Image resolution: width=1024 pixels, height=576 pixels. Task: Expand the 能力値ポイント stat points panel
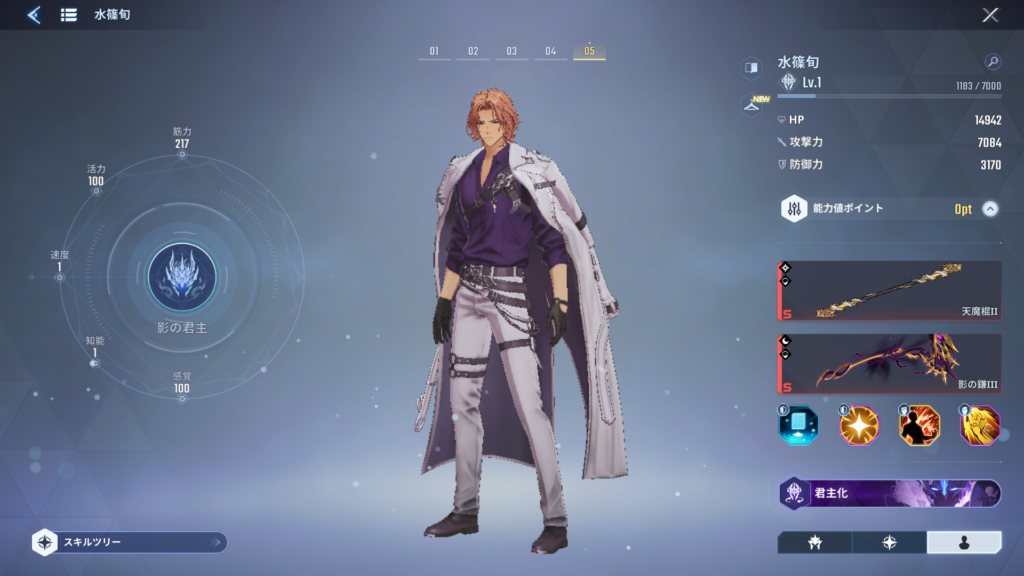[x=990, y=209]
